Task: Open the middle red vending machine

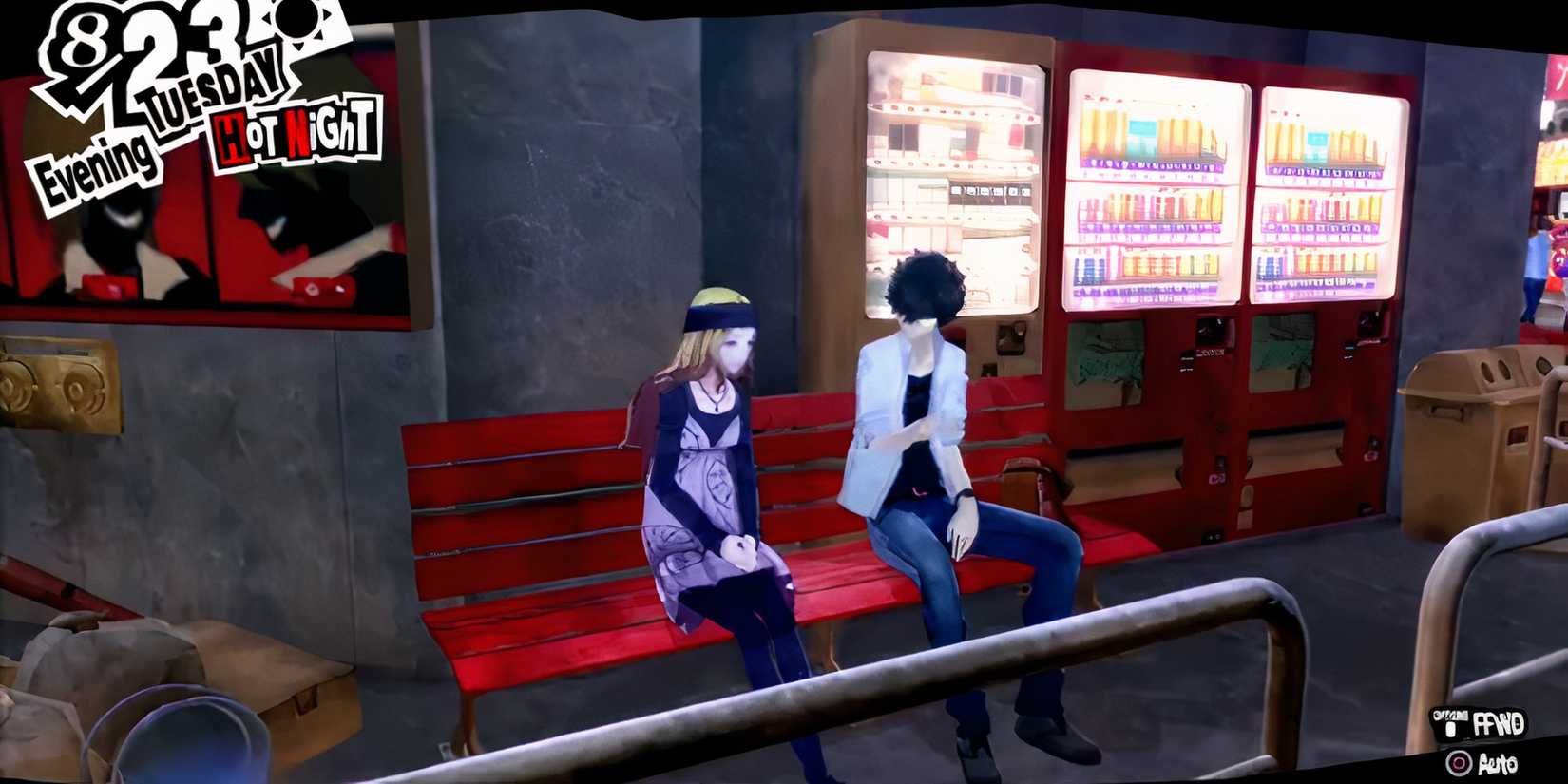Action: [x=1150, y=190]
